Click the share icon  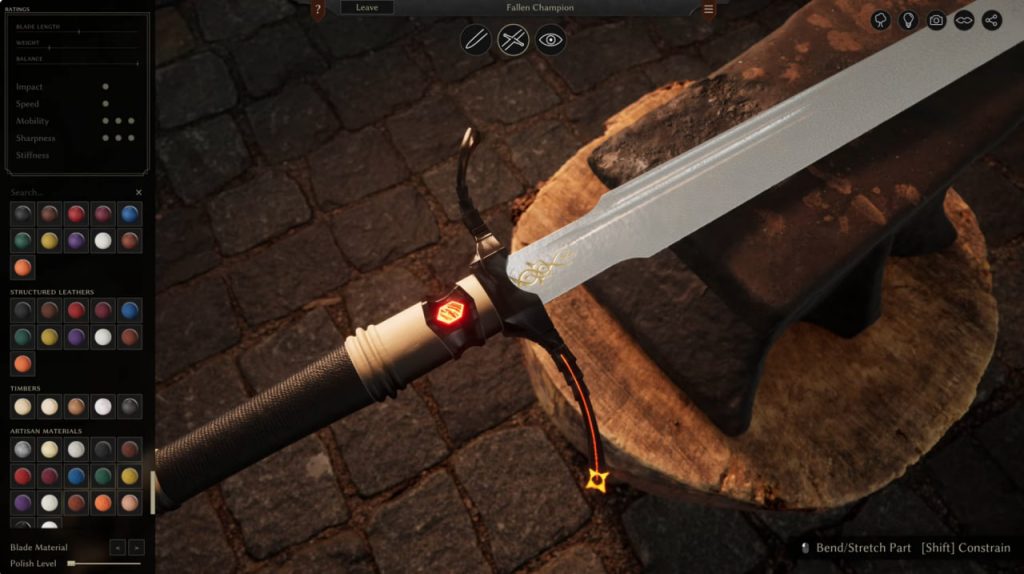tap(992, 20)
